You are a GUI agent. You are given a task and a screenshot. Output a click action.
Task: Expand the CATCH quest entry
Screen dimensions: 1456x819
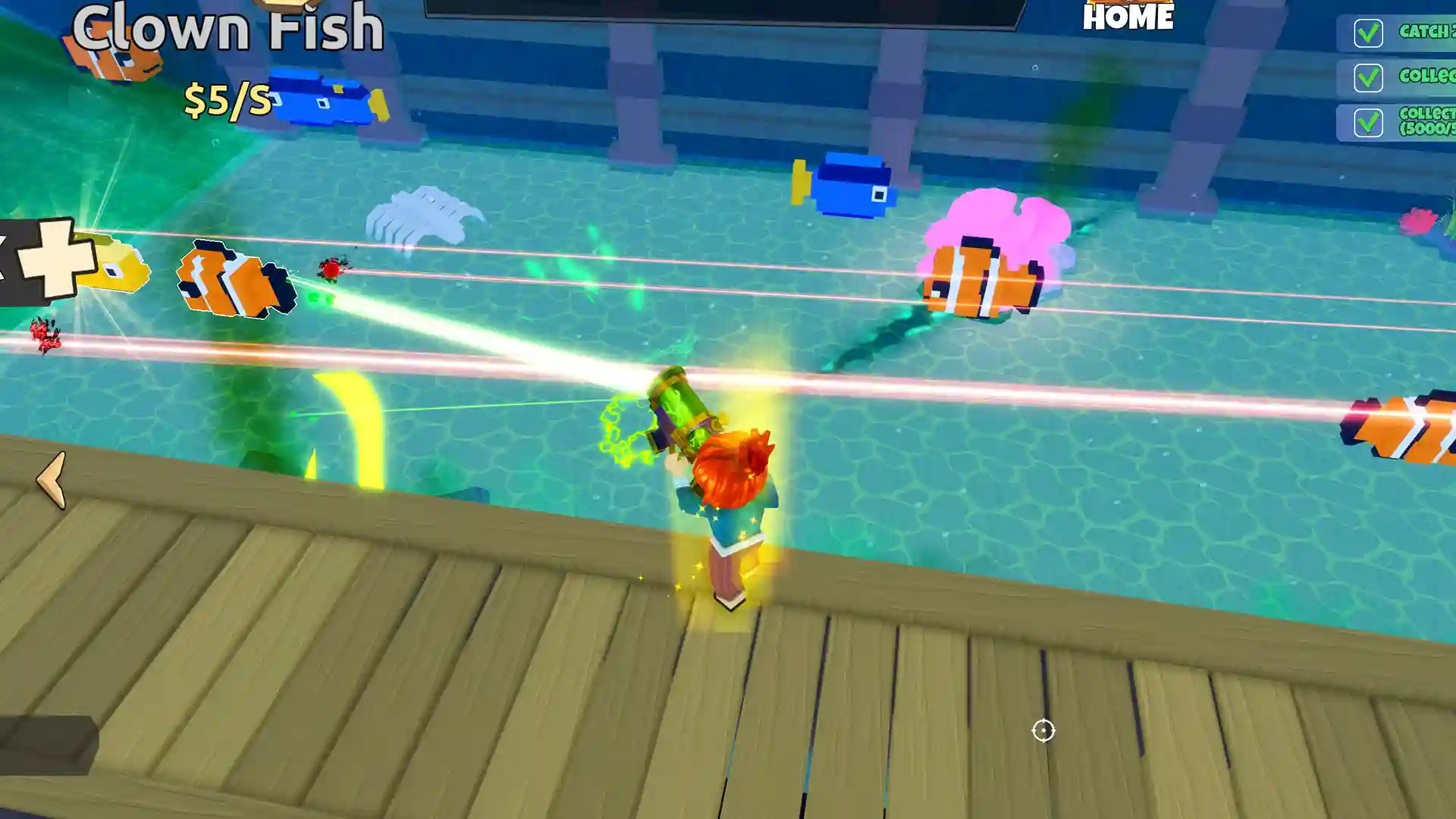(x=1426, y=33)
